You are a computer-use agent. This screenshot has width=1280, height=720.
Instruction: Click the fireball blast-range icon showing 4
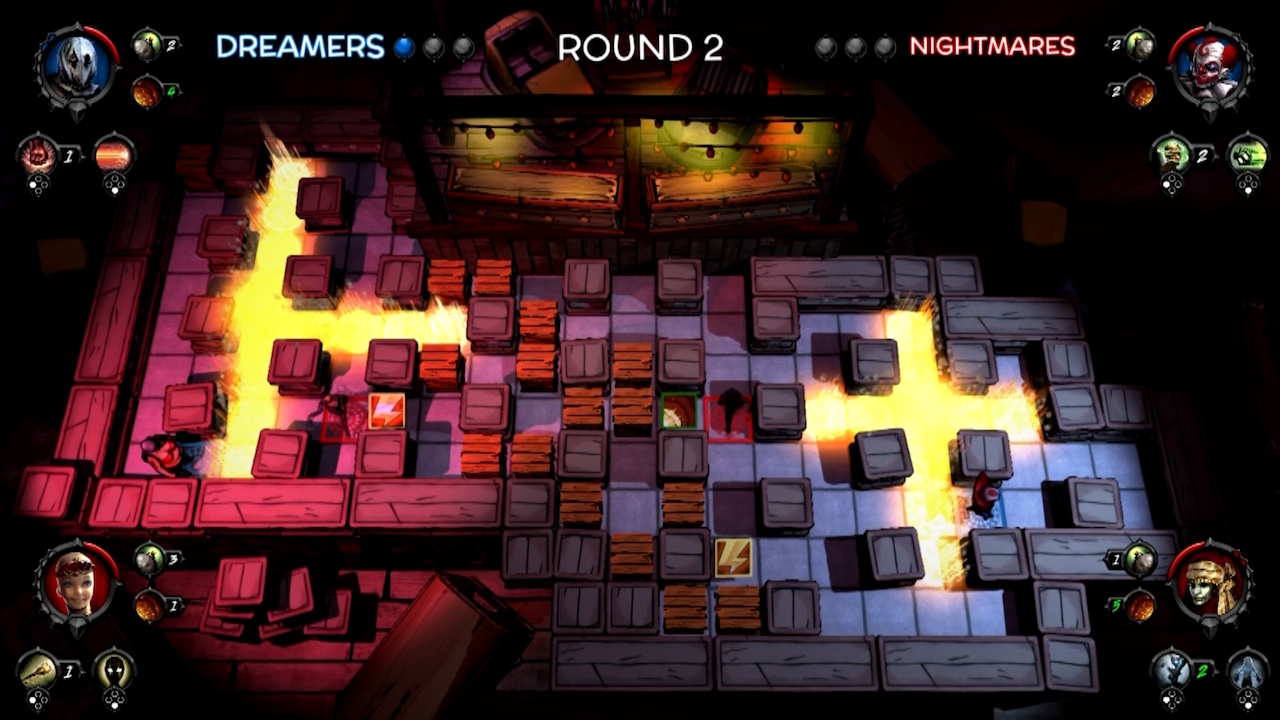coord(146,92)
